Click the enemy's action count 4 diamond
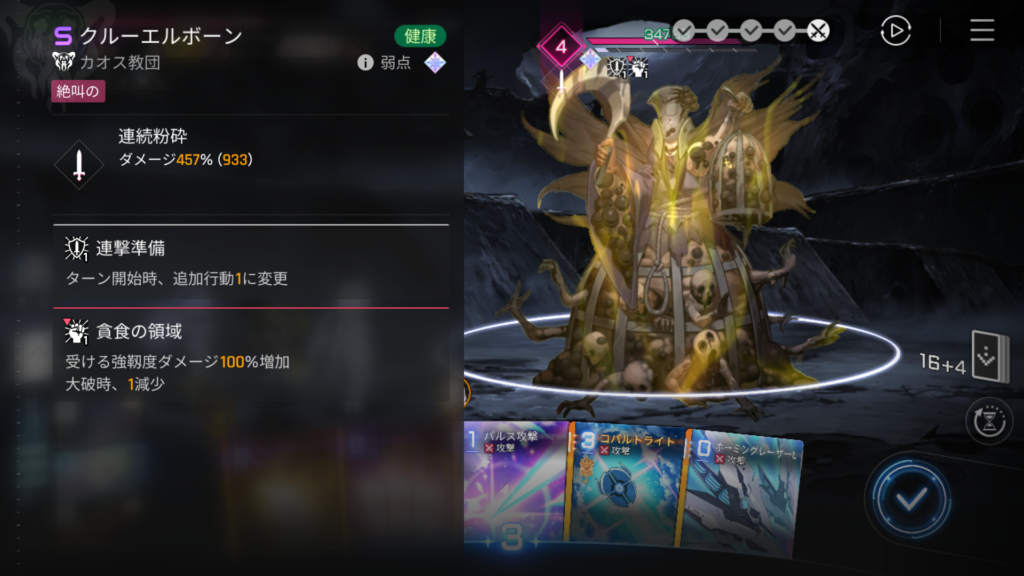The width and height of the screenshot is (1024, 576). pyautogui.click(x=561, y=46)
